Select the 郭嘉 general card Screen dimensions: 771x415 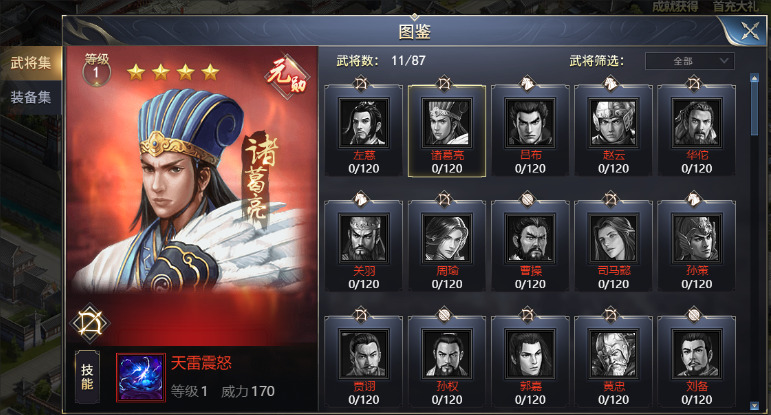click(x=530, y=353)
